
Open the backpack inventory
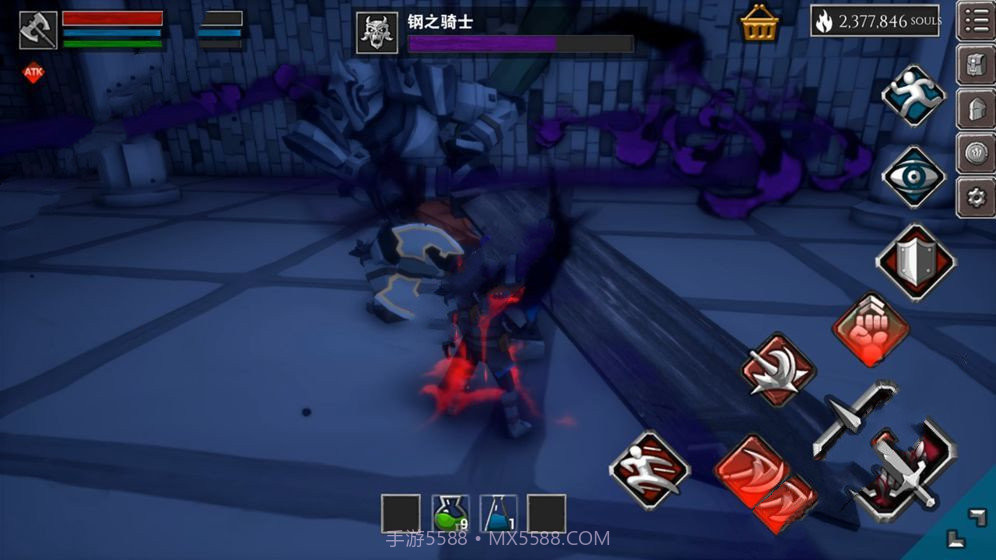976,66
